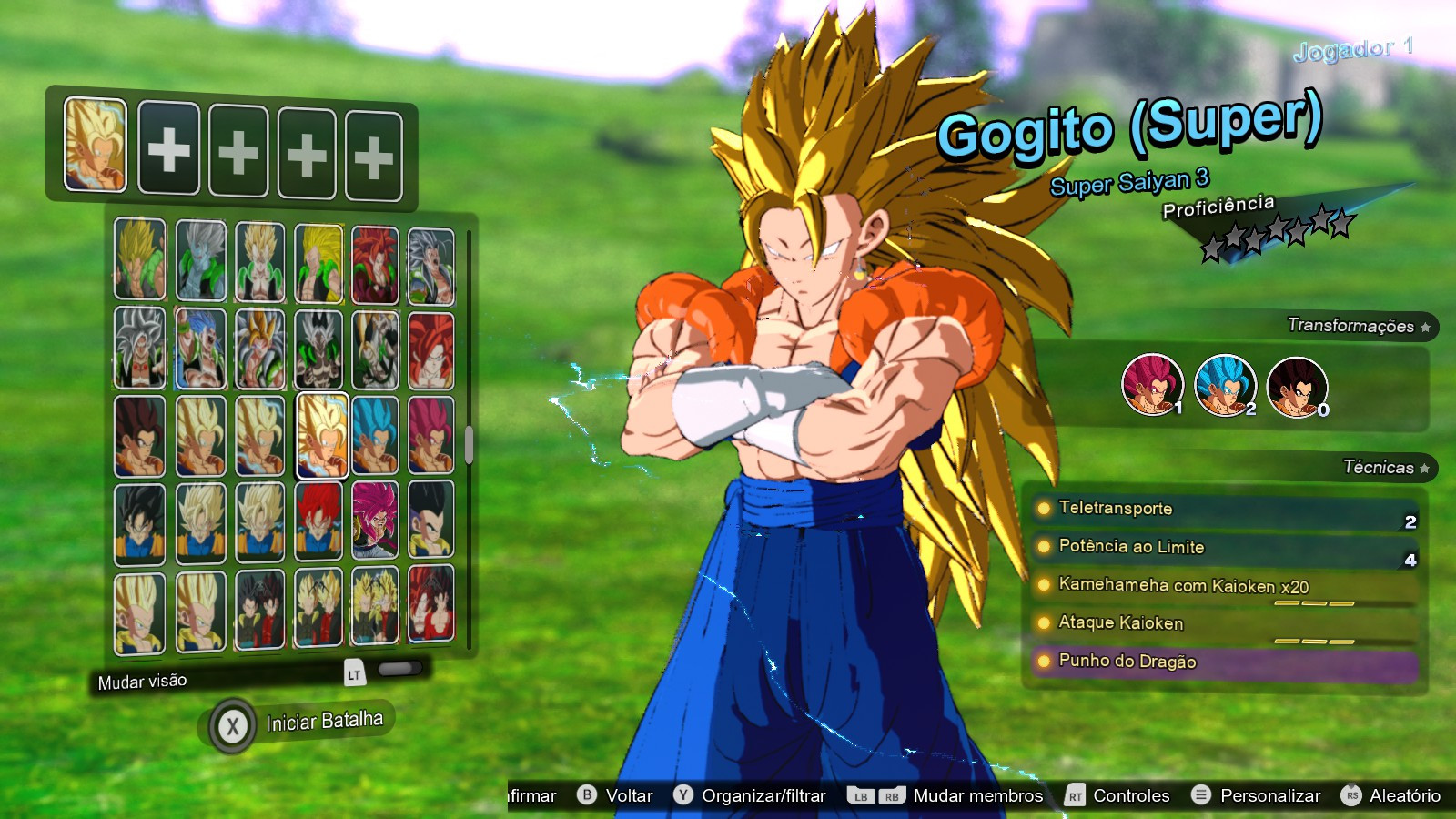This screenshot has height=819, width=1456.
Task: Add a fighter to the last team slot
Action: click(373, 155)
